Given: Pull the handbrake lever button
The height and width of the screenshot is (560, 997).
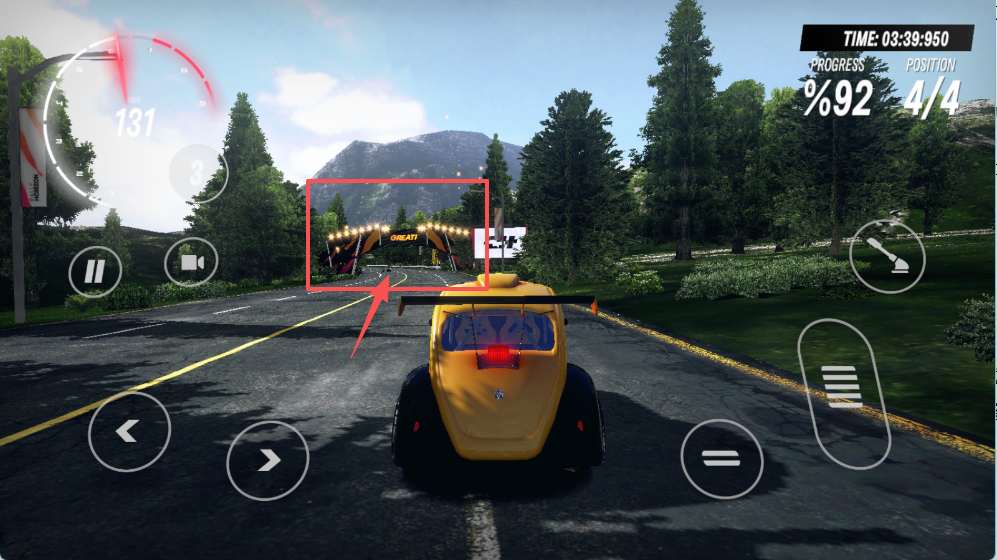Looking at the screenshot, I should point(887,256).
